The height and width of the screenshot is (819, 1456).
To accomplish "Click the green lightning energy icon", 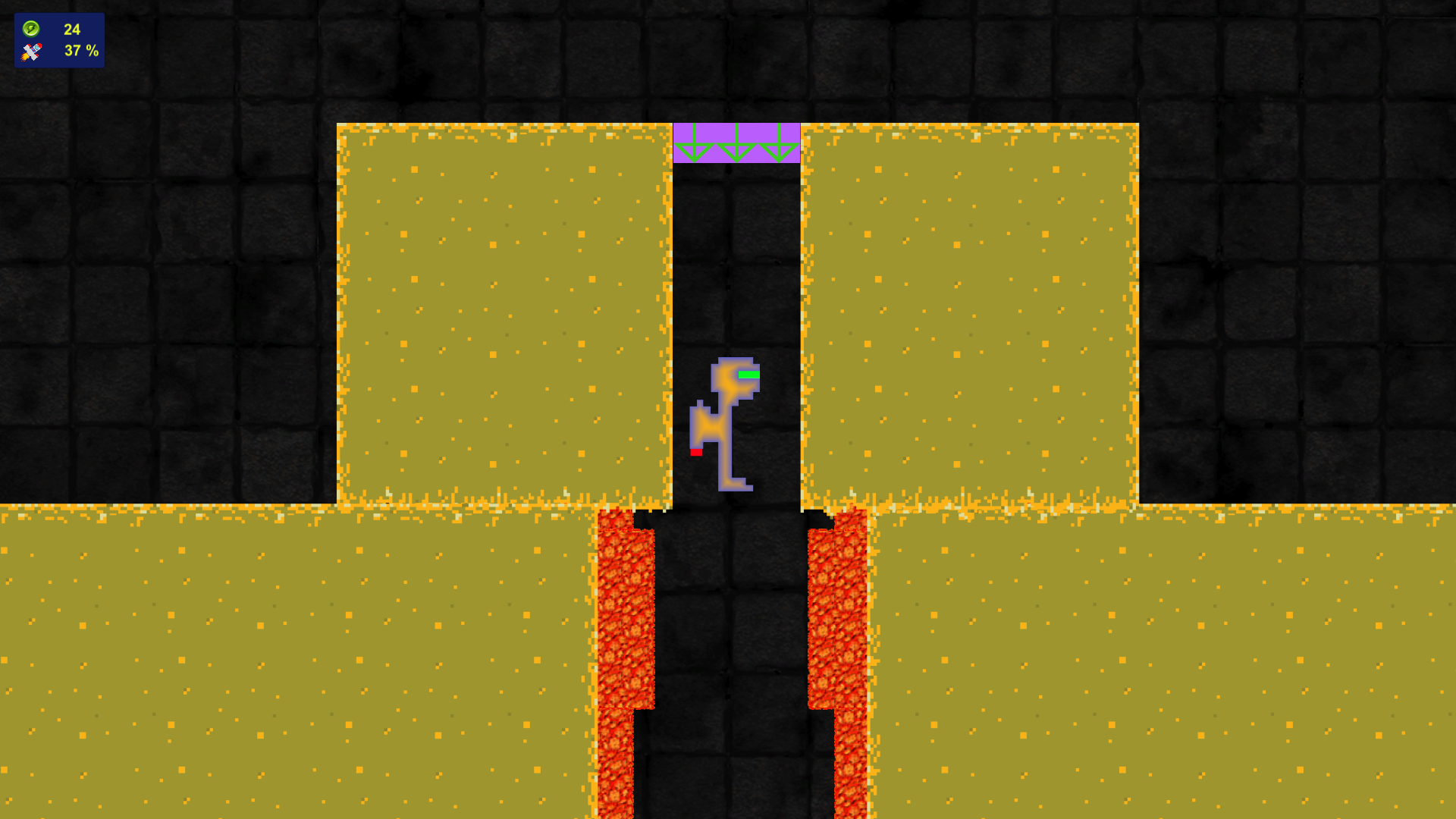I will tap(30, 30).
